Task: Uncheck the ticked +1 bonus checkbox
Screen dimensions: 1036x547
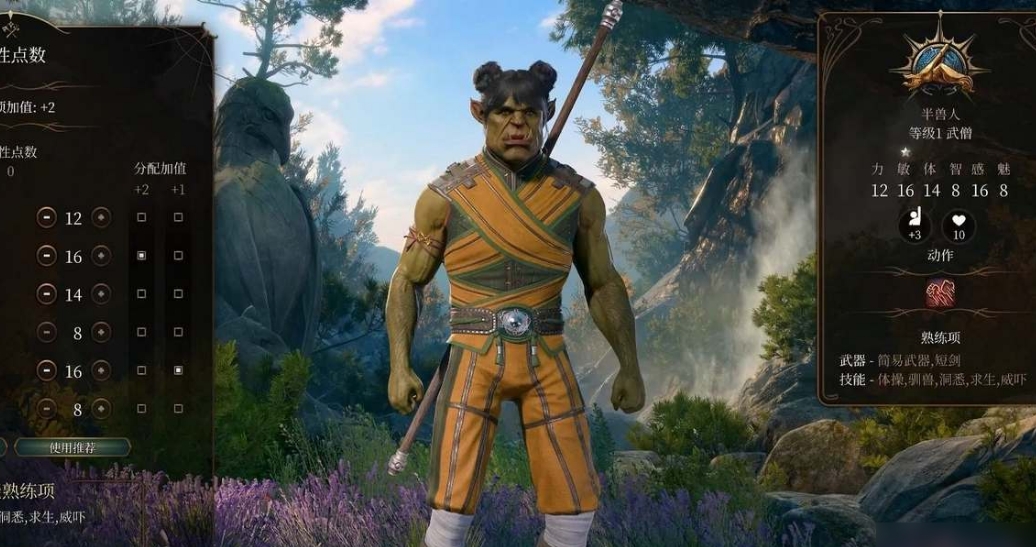Action: (178, 371)
